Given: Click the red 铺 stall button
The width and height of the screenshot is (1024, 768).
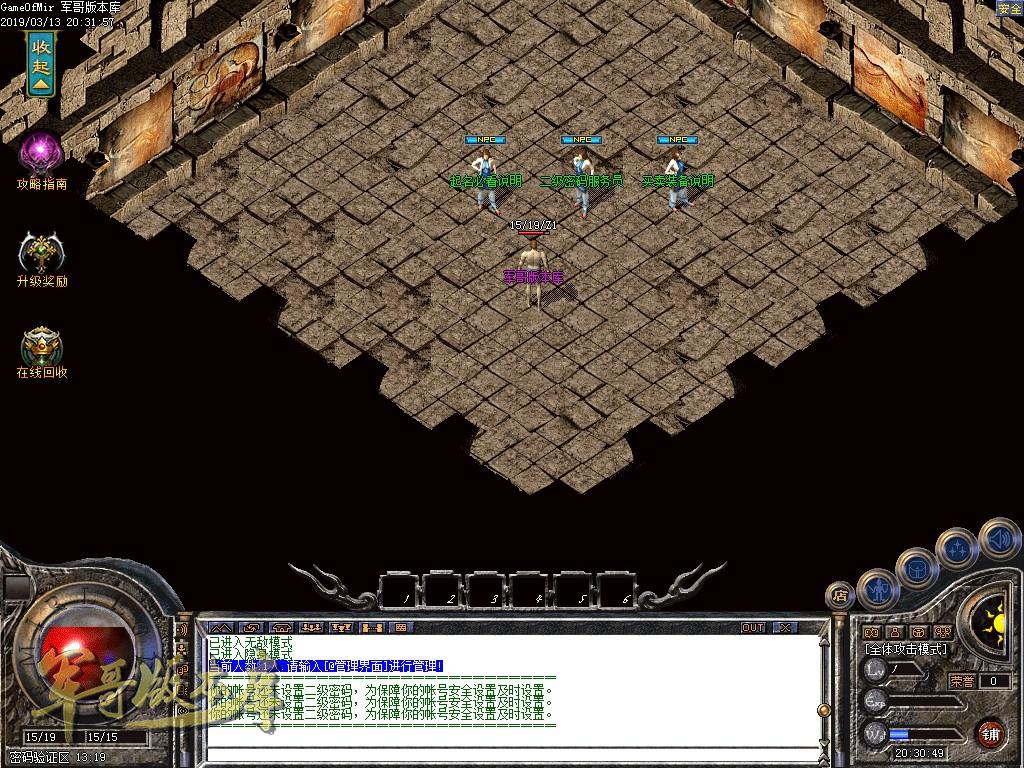Looking at the screenshot, I should click(990, 733).
